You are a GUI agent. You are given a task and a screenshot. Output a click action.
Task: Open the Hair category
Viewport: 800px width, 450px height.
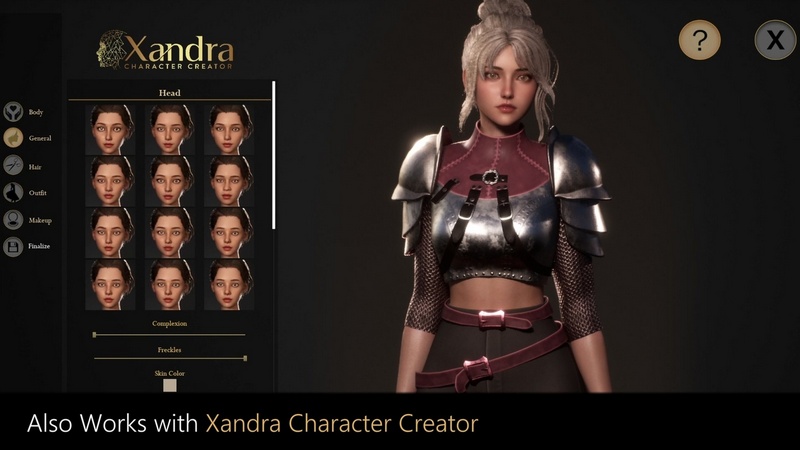pyautogui.click(x=14, y=165)
